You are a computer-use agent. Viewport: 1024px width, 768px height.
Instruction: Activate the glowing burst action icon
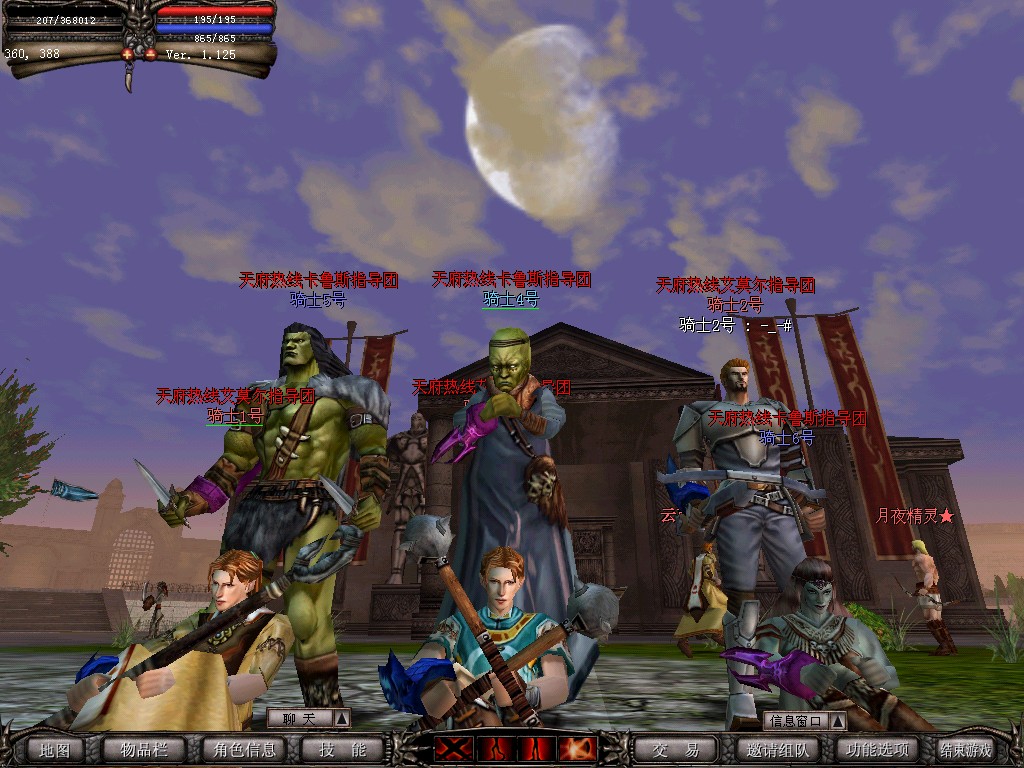578,748
